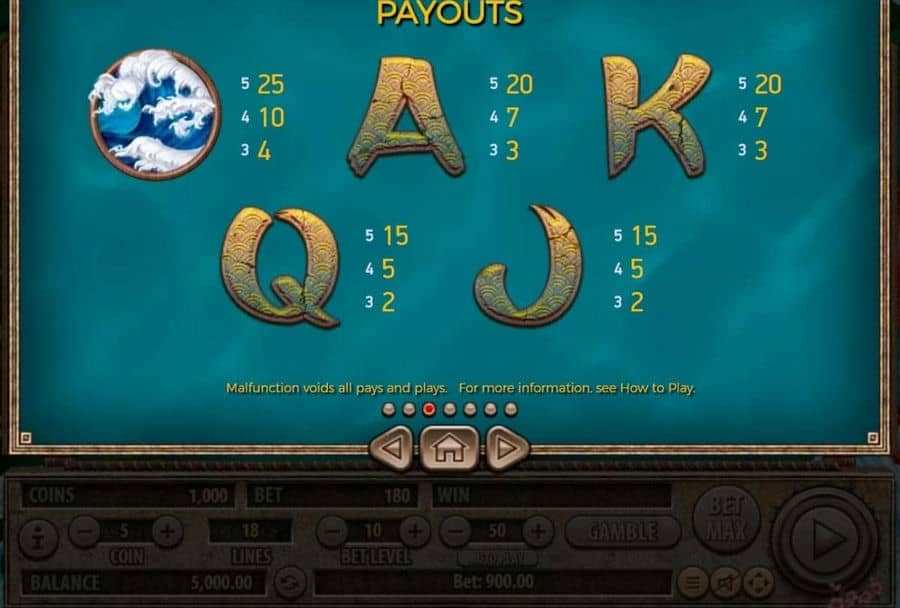Raise the bet level
The image size is (900, 608).
[x=414, y=531]
